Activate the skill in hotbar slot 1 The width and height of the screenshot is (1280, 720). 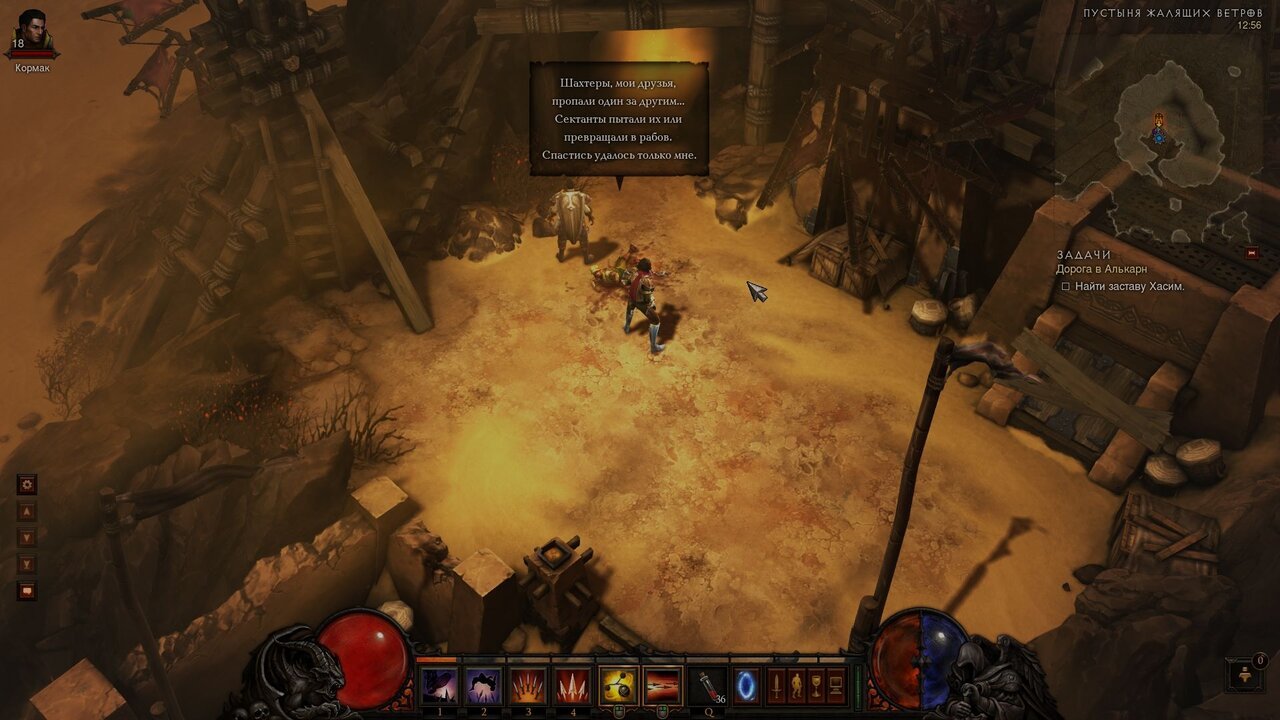tap(440, 686)
